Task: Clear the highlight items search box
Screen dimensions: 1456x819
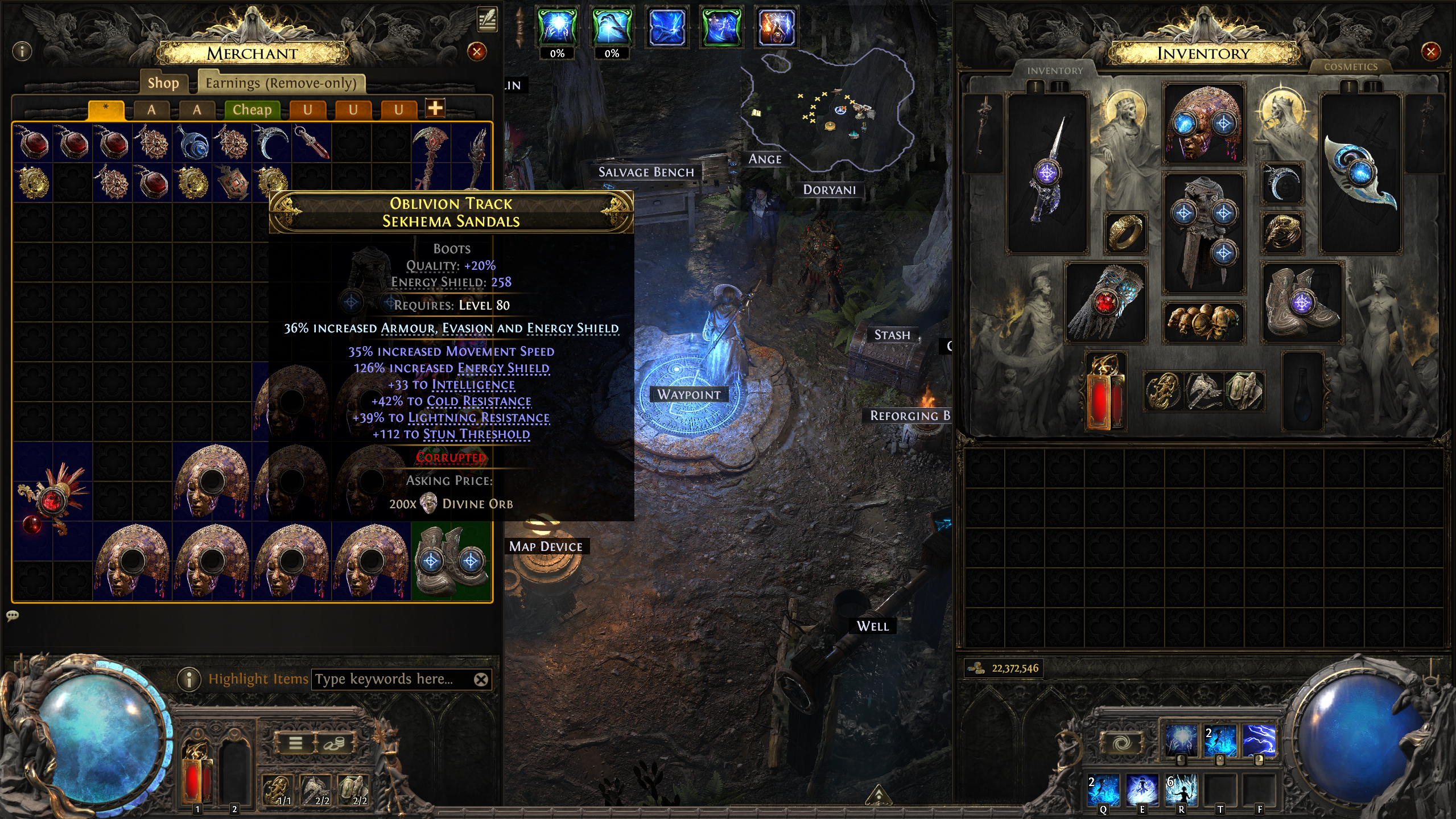Action: click(x=481, y=679)
